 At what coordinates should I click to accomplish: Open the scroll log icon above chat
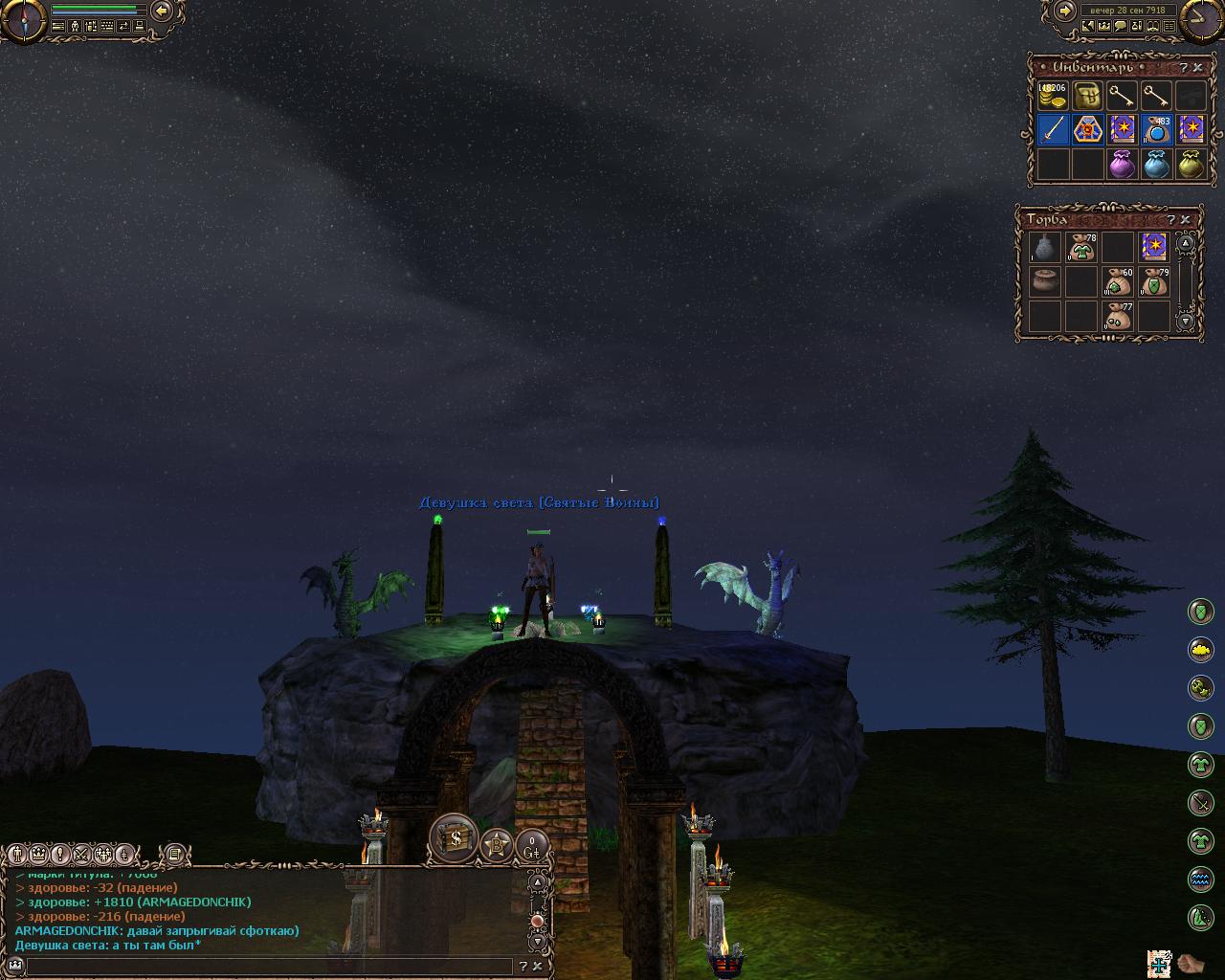click(173, 854)
